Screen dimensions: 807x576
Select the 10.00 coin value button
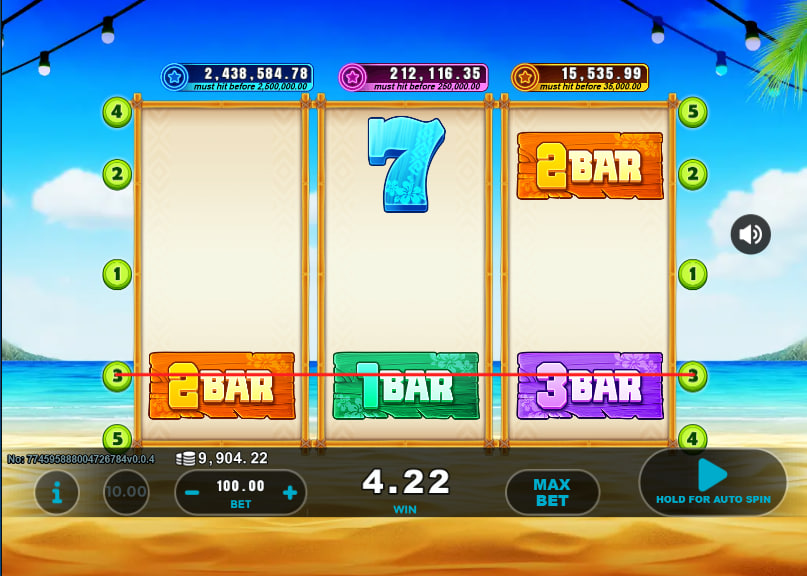[x=127, y=492]
